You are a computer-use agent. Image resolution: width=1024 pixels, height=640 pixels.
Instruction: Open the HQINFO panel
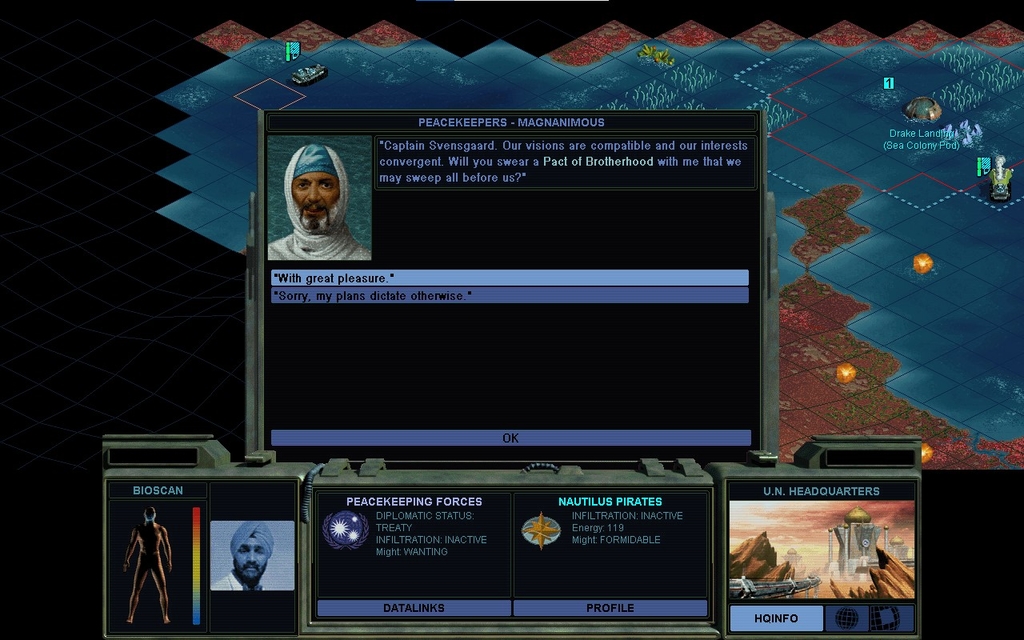click(776, 618)
